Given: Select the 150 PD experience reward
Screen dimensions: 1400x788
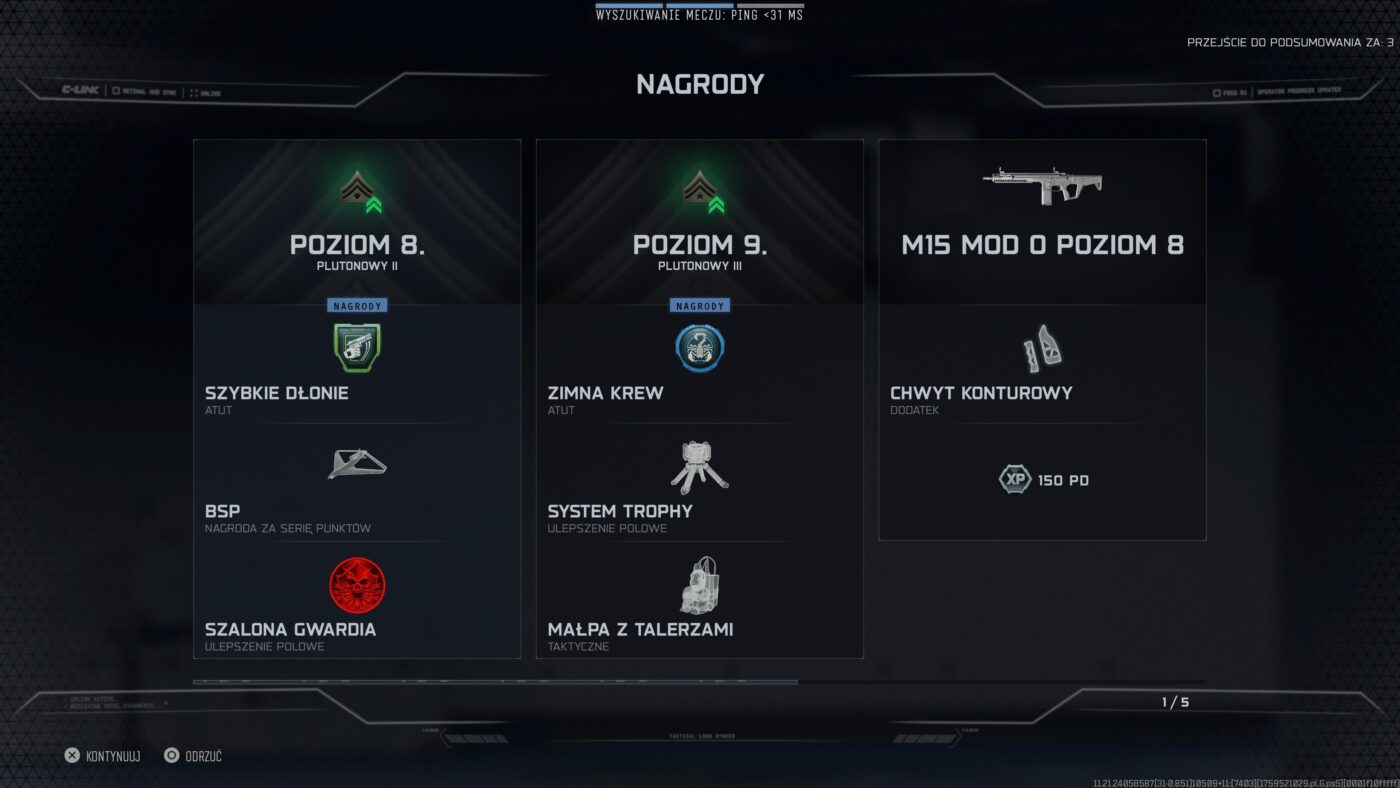Looking at the screenshot, I should point(1043,480).
